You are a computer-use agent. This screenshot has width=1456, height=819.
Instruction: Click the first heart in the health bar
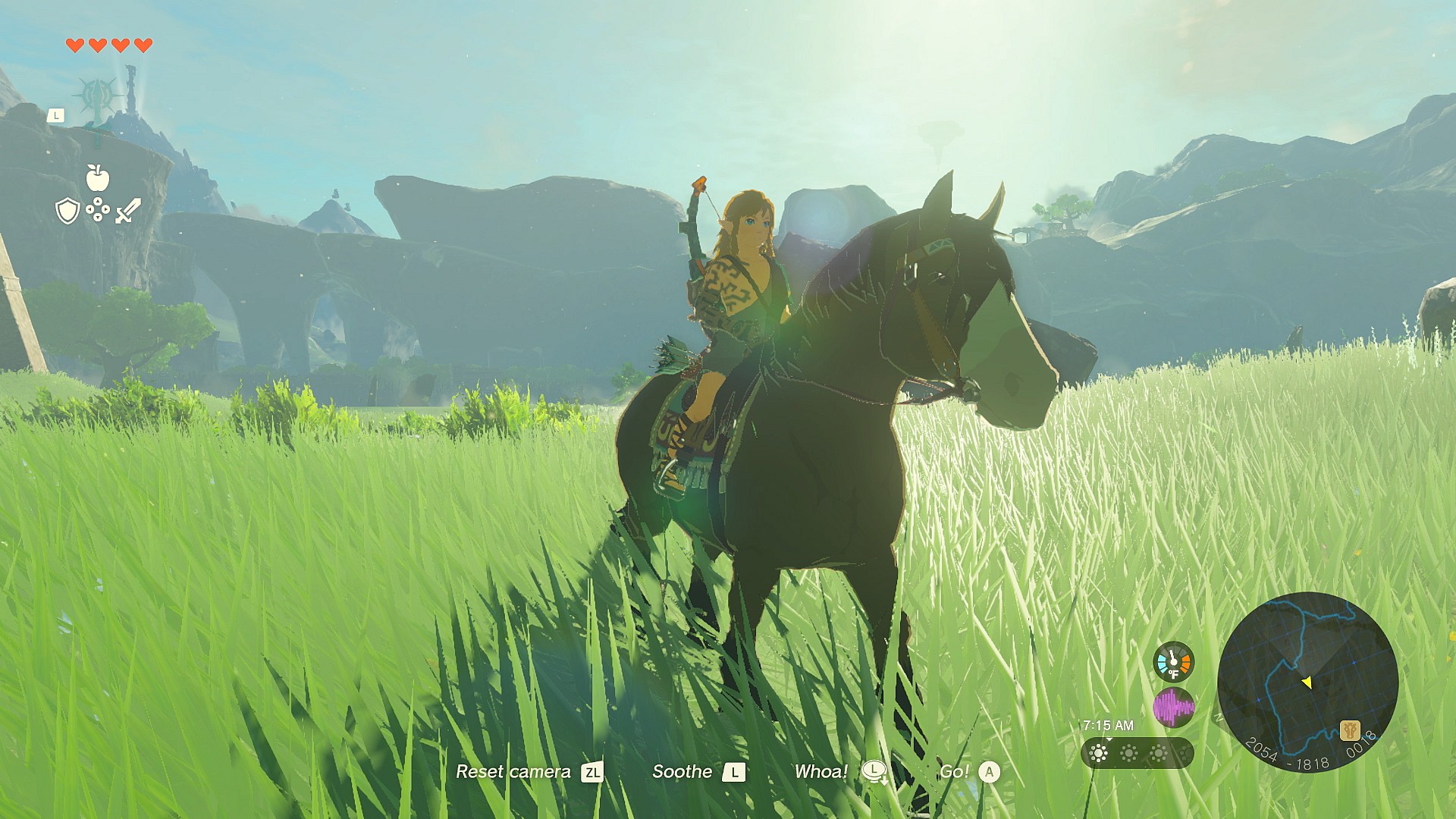(76, 45)
